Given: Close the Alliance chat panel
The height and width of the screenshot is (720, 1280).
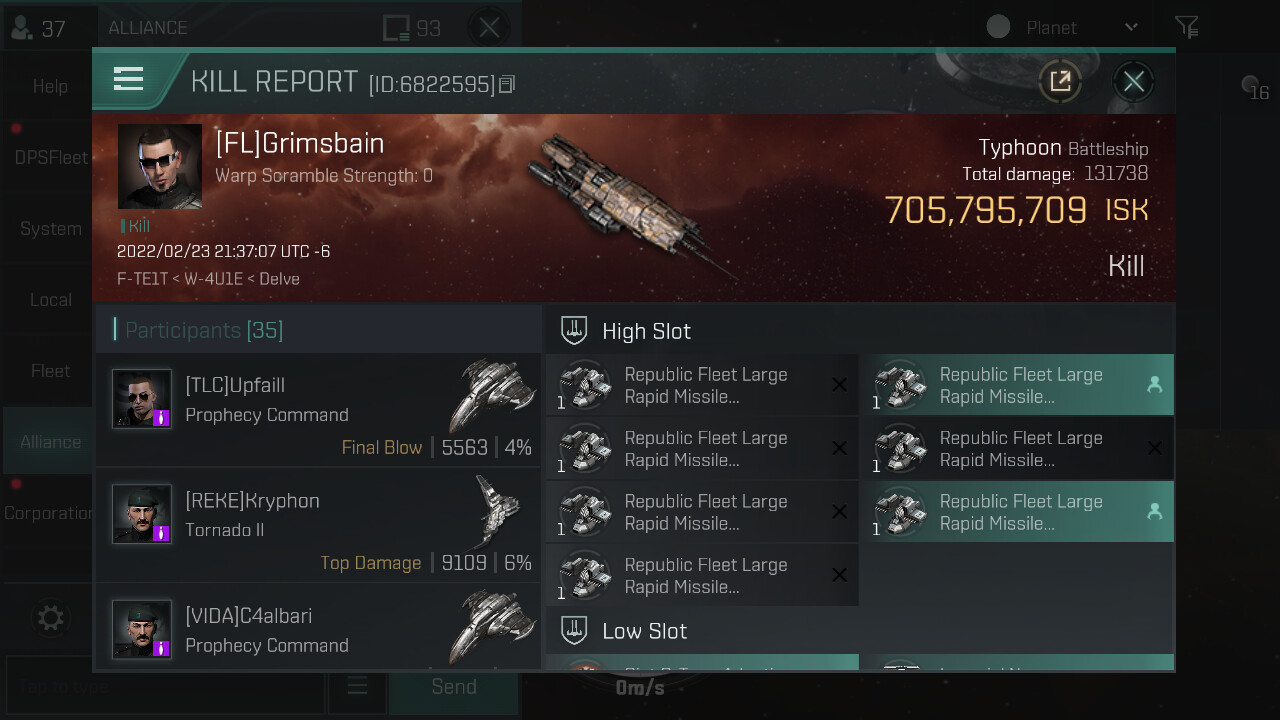Looking at the screenshot, I should pos(489,28).
